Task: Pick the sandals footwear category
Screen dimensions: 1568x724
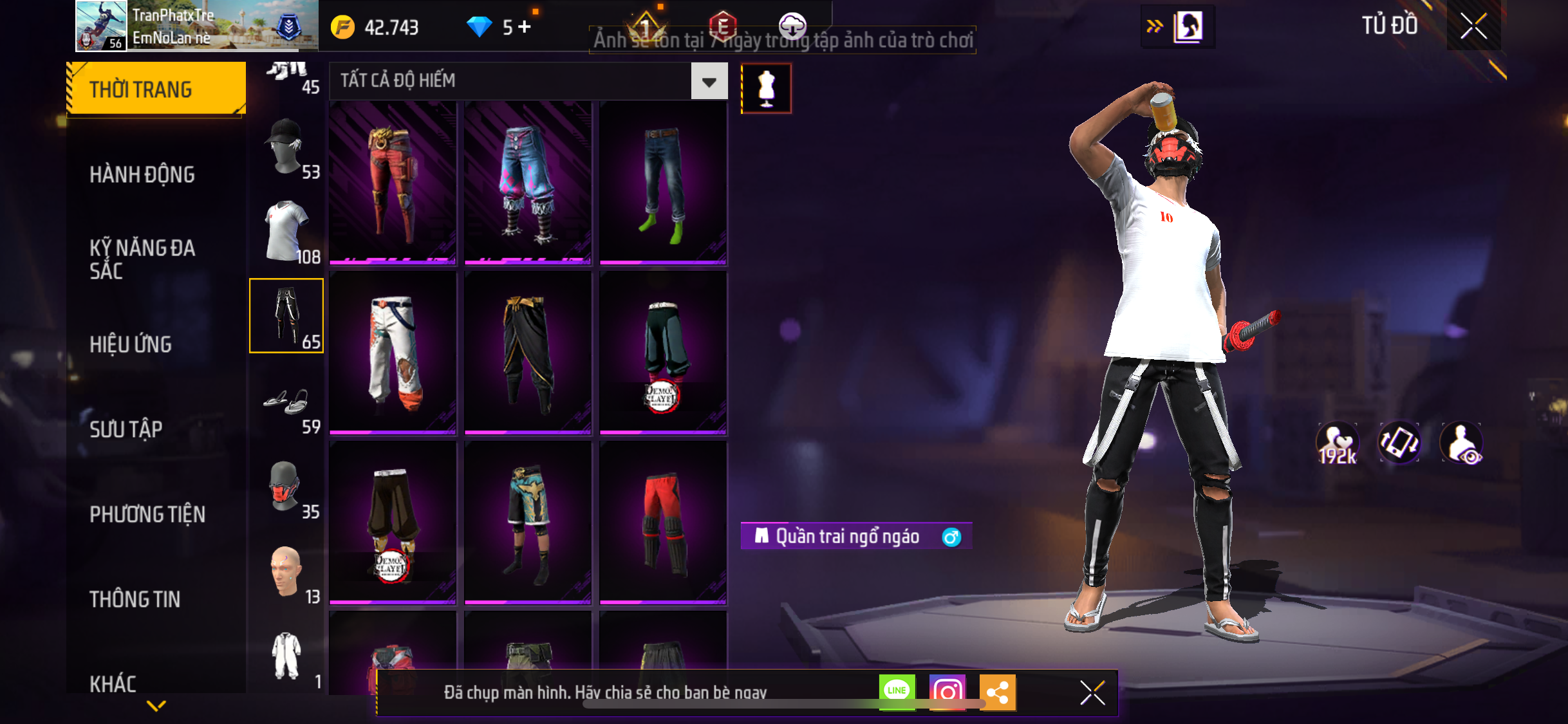Action: pos(286,404)
